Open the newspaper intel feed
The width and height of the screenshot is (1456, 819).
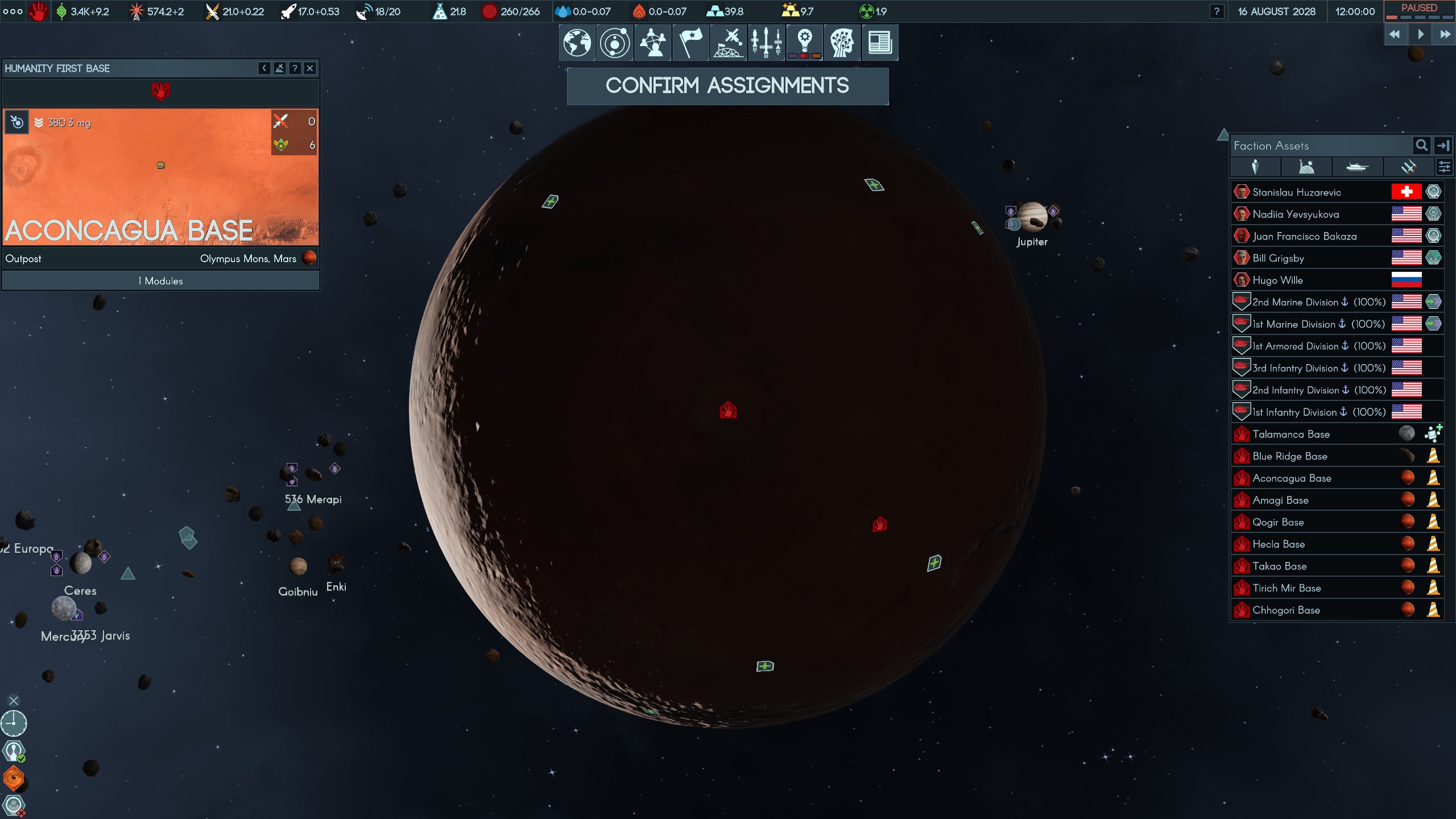tap(880, 43)
